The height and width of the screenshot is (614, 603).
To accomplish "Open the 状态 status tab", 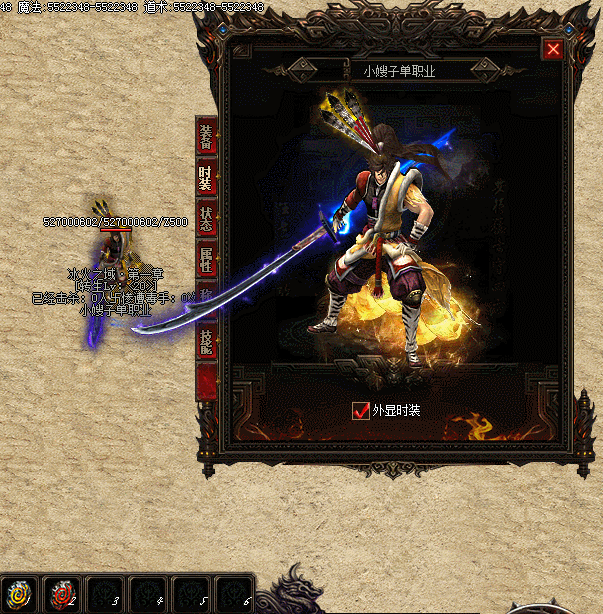I will pyautogui.click(x=205, y=219).
